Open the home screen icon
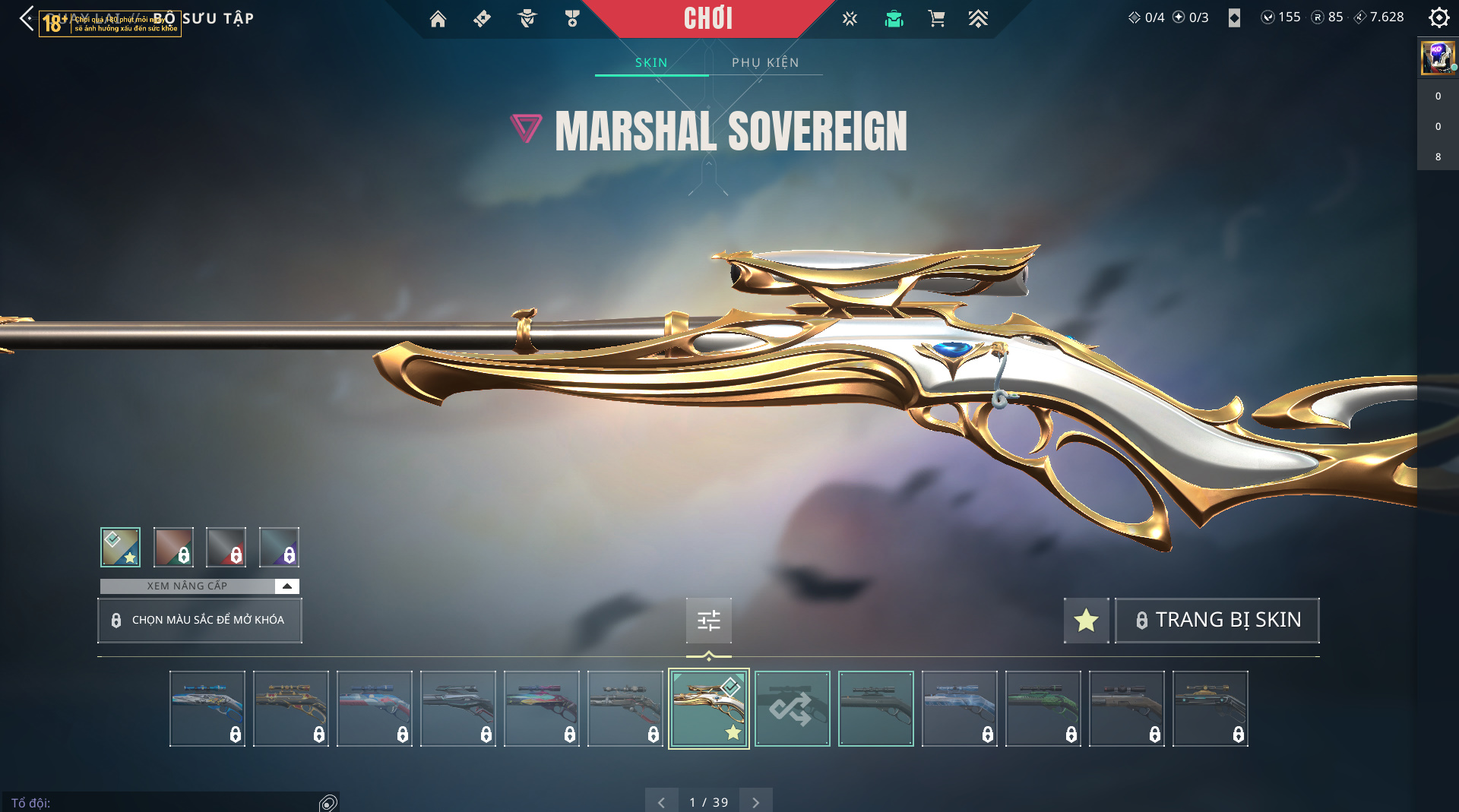 tap(438, 18)
